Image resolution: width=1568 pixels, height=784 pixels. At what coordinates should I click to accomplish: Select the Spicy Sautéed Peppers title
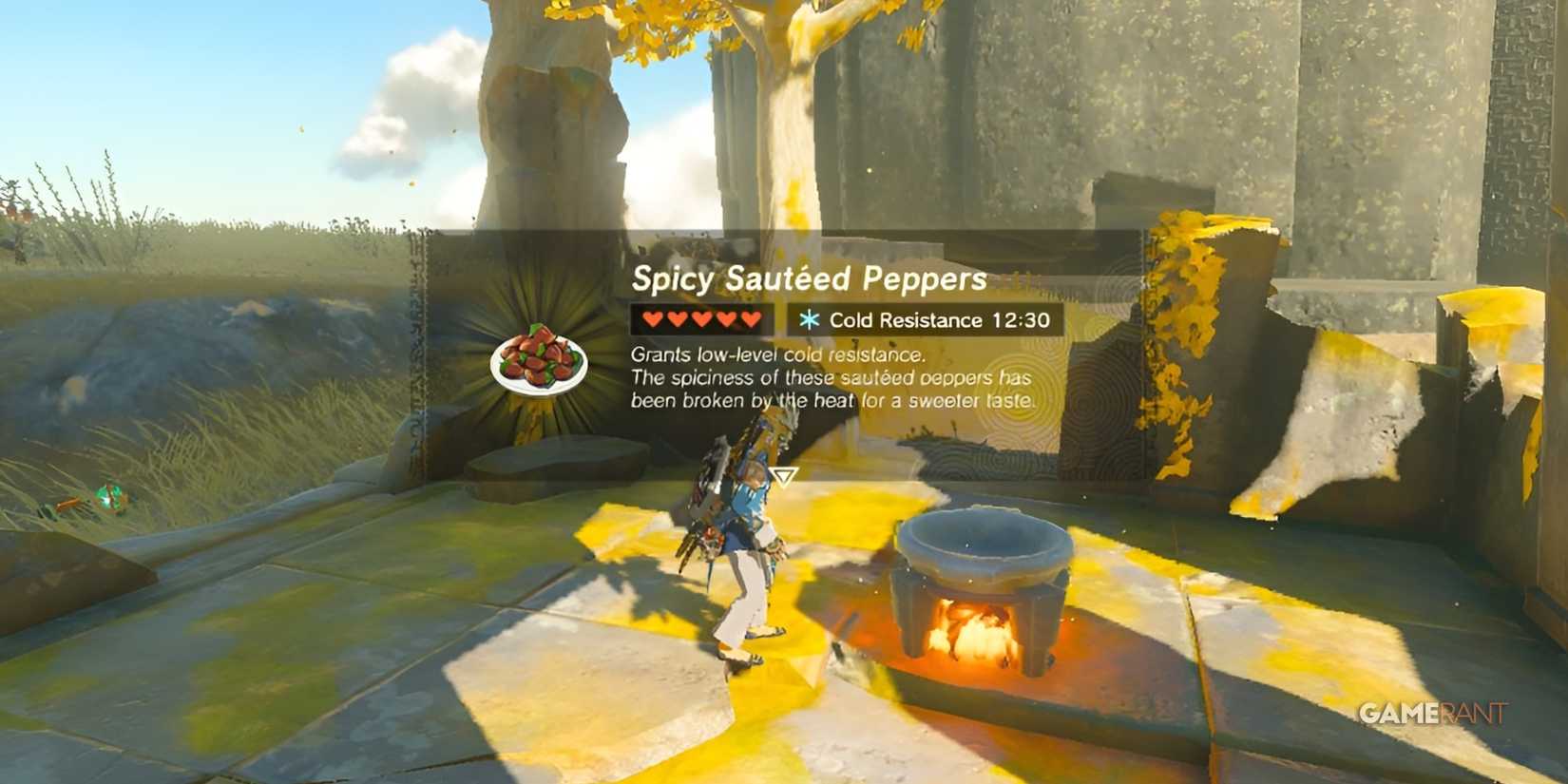[808, 278]
